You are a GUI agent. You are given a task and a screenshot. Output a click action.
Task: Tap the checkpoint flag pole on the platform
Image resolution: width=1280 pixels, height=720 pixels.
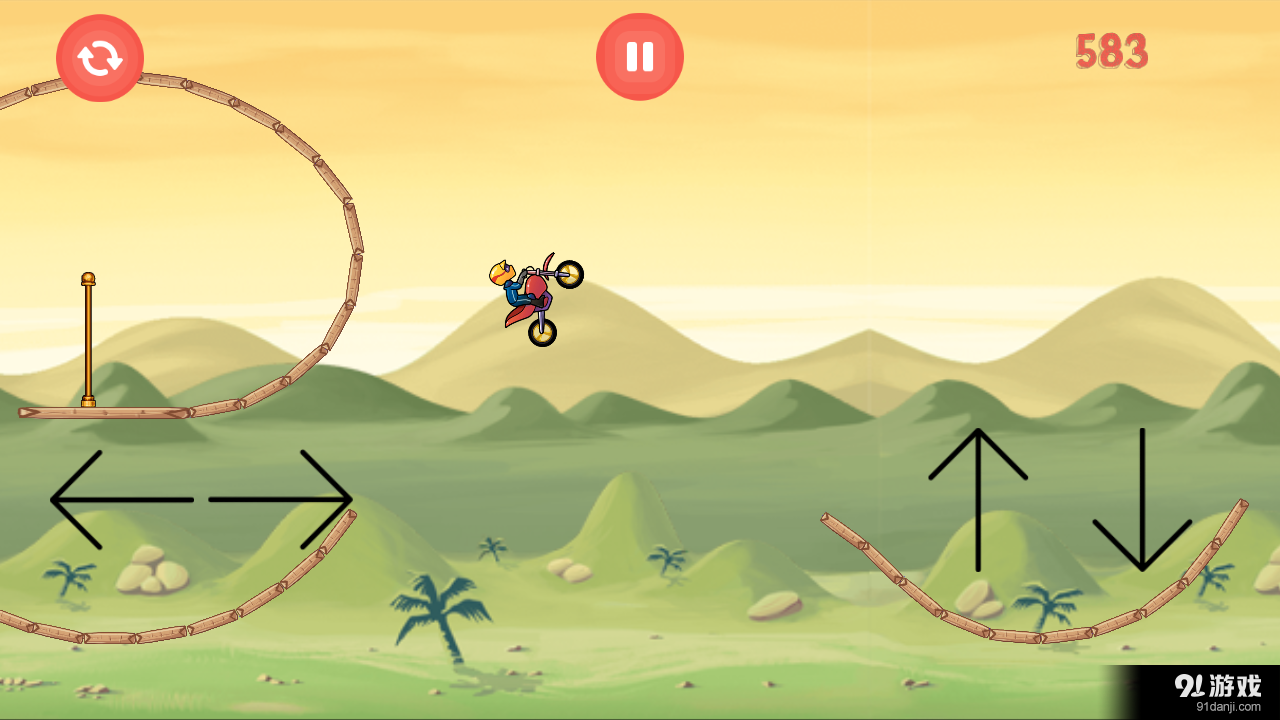point(87,340)
